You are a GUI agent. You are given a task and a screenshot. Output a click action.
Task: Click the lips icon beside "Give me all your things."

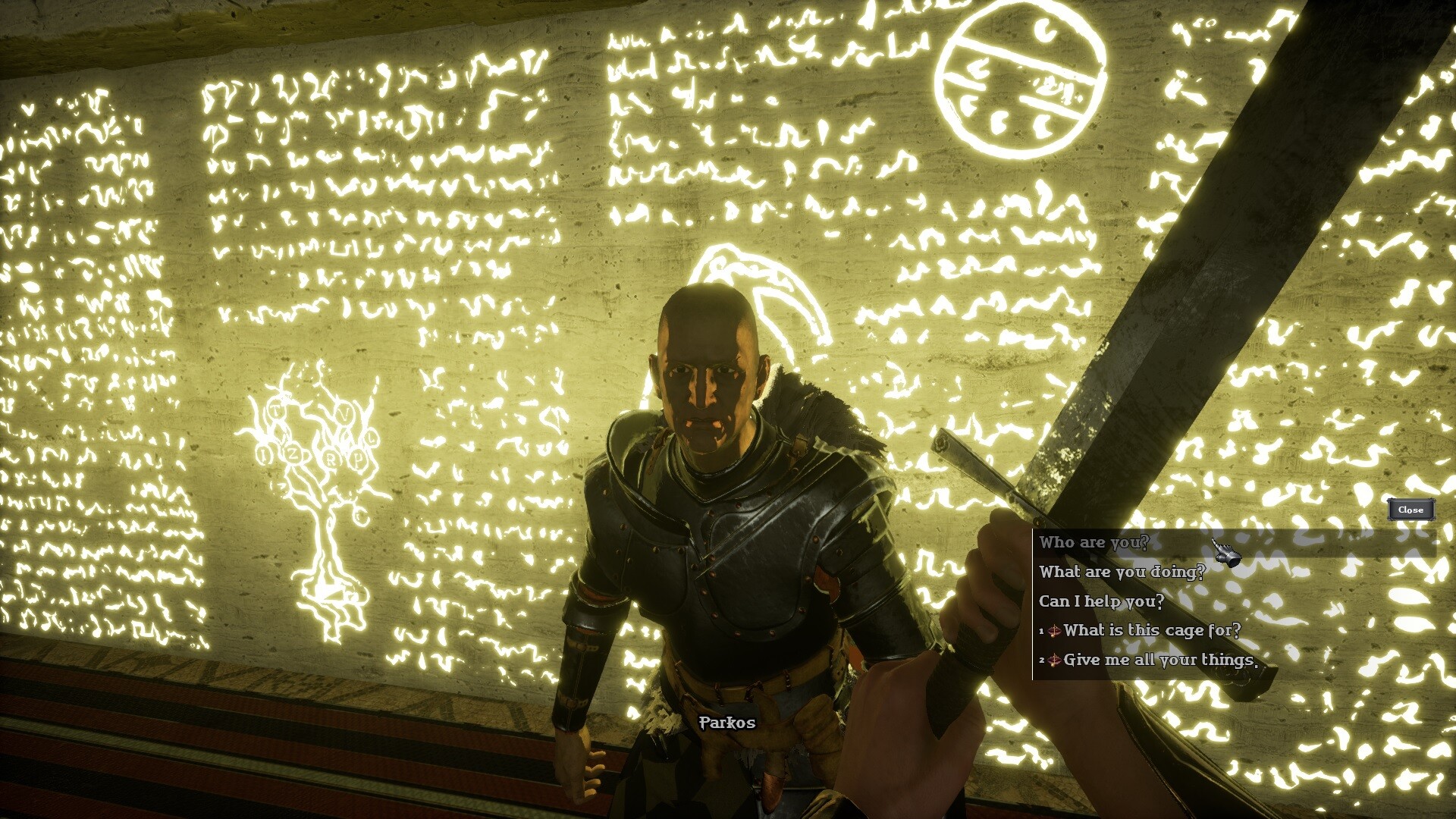point(1056,660)
